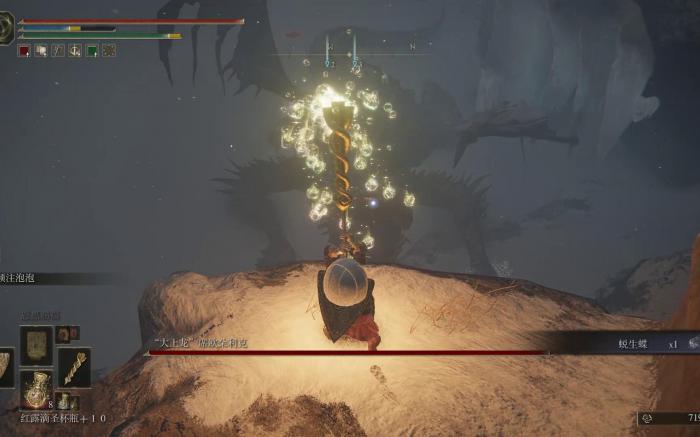Viewport: 700px width, 437px height.
Task: Click the green buff status icon
Action: click(x=92, y=50)
